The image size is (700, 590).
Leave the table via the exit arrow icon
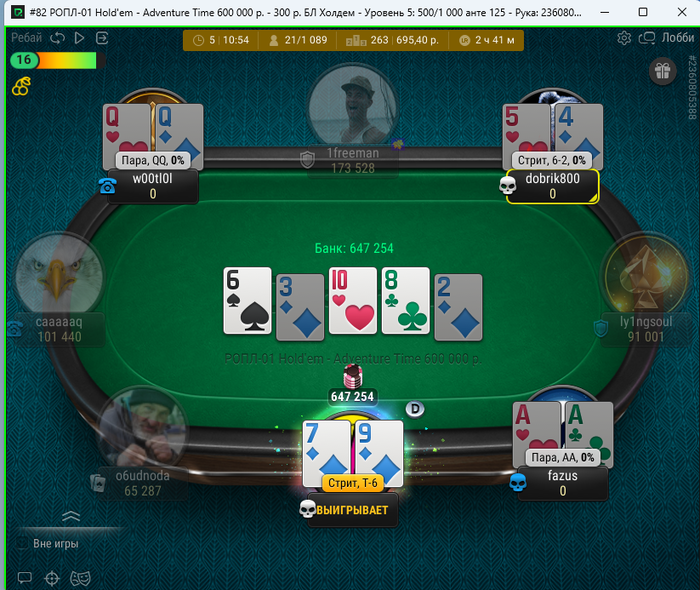(102, 38)
